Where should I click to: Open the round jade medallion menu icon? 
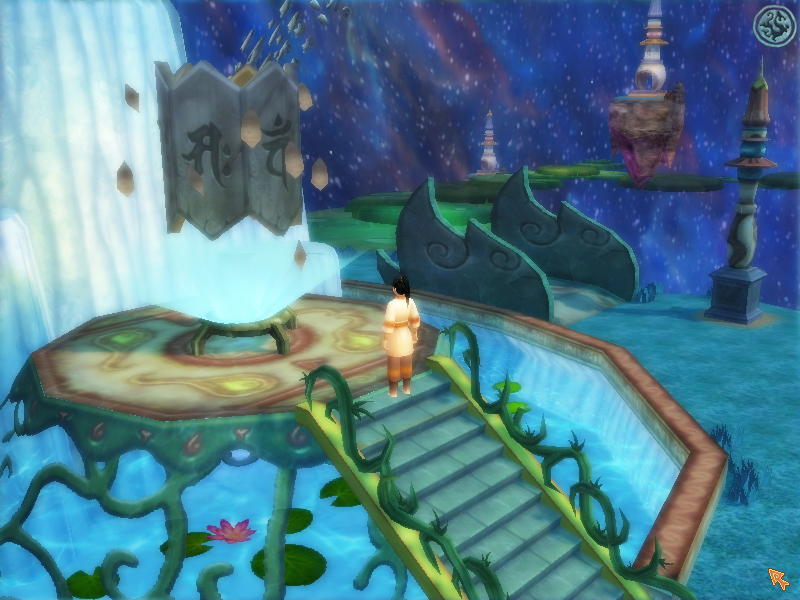point(773,26)
